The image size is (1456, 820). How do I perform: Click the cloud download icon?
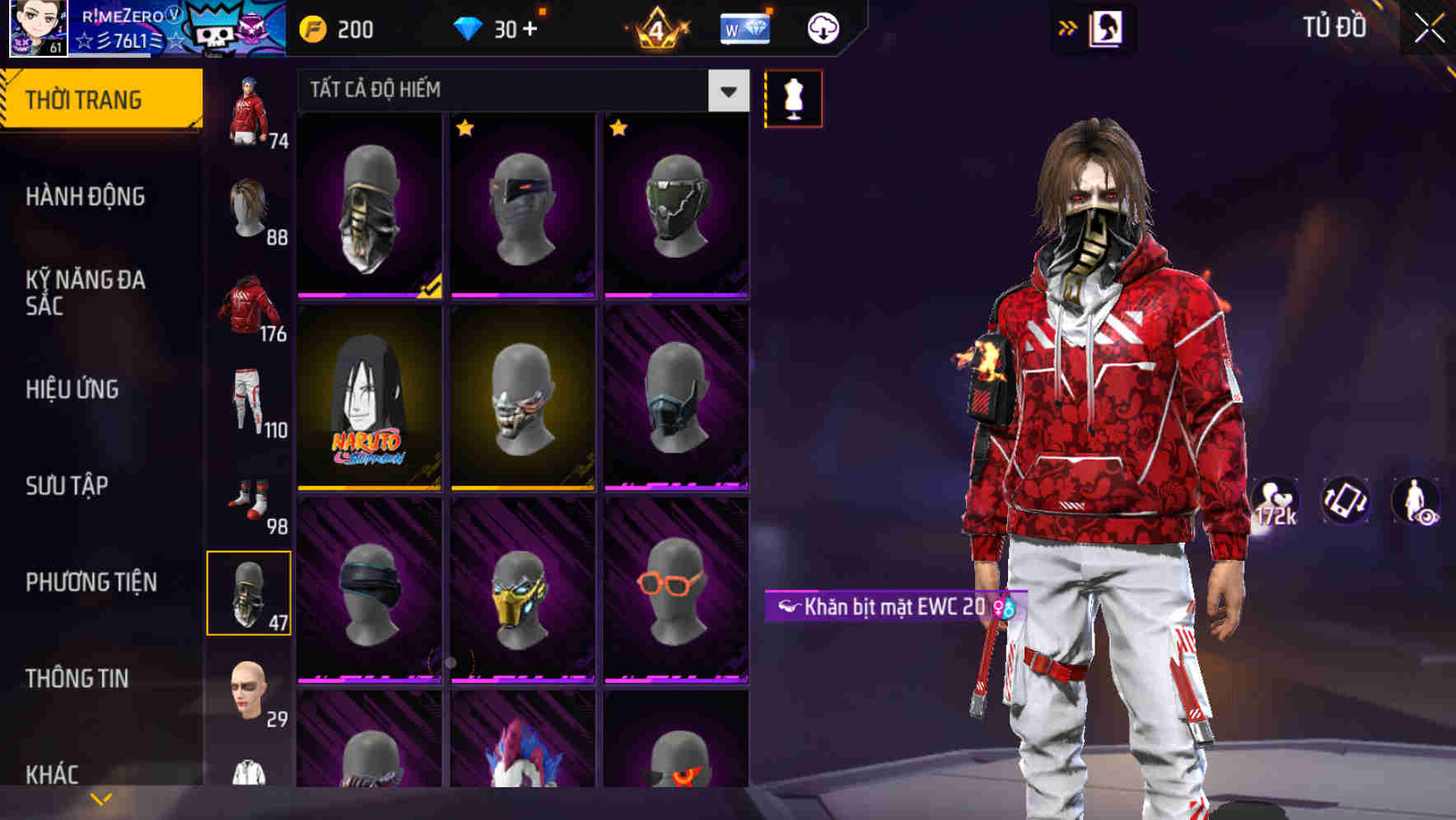click(823, 27)
